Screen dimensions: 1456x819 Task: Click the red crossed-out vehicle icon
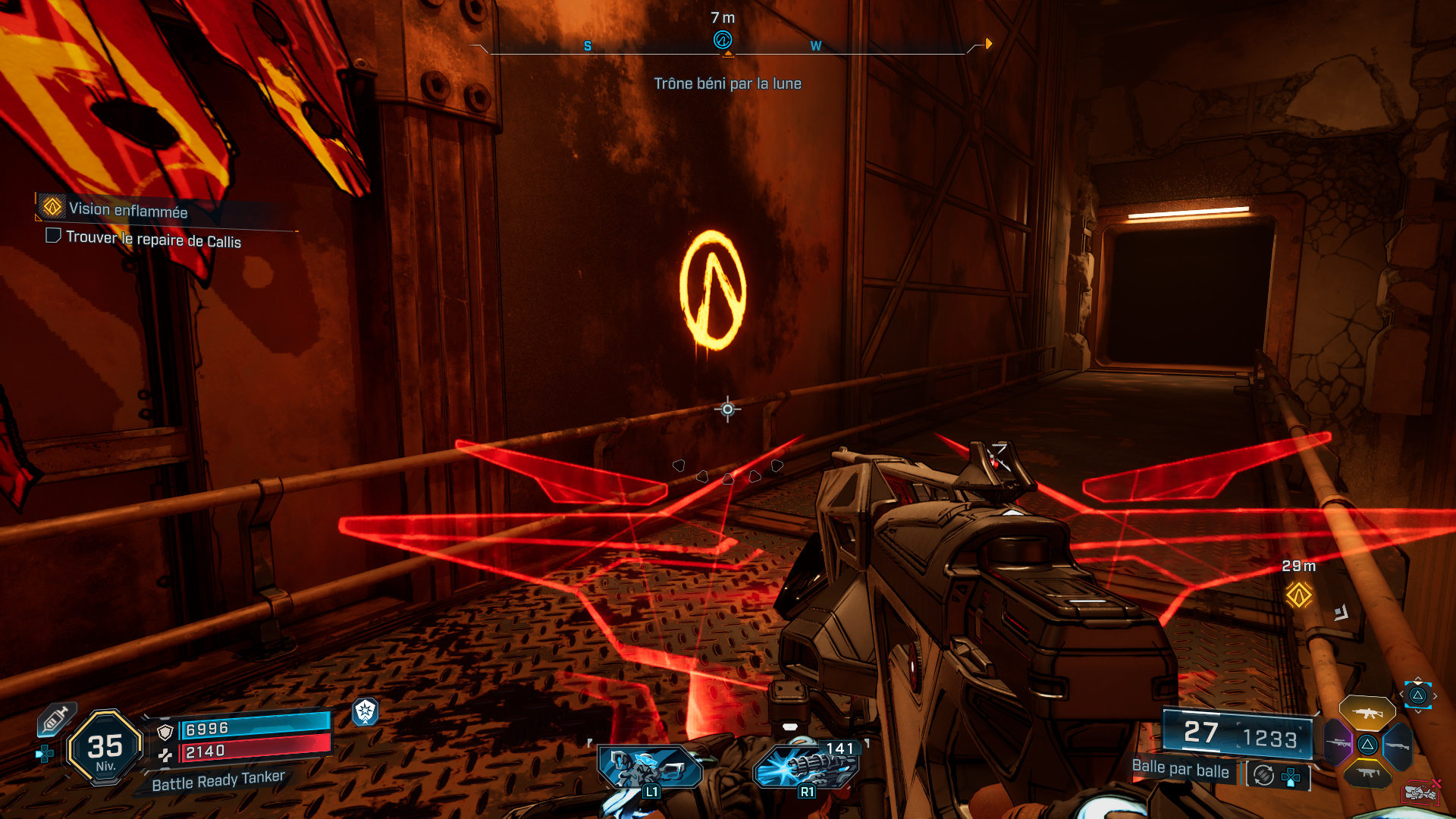pyautogui.click(x=1421, y=792)
